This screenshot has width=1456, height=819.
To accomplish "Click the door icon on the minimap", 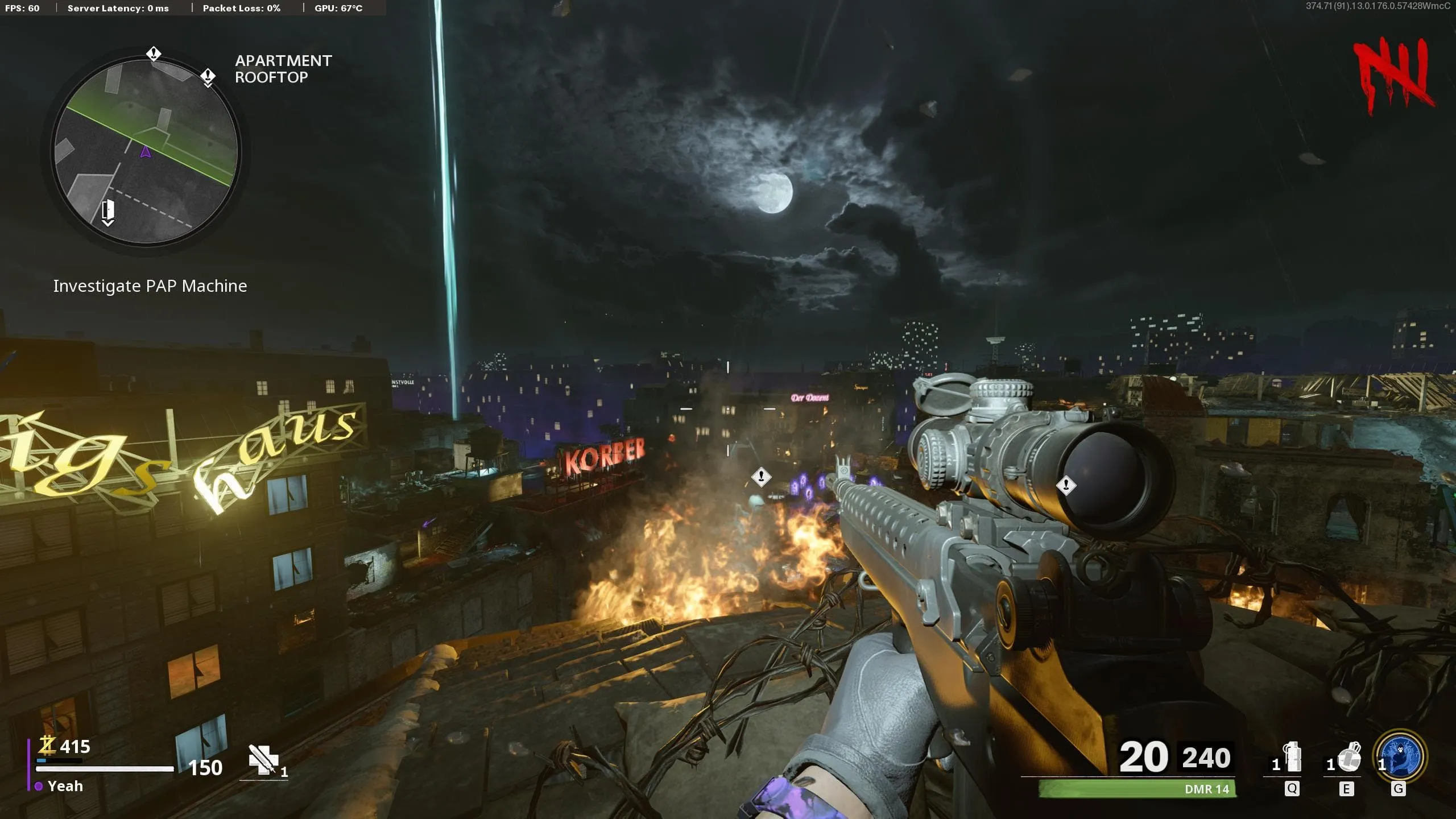I will tap(107, 211).
